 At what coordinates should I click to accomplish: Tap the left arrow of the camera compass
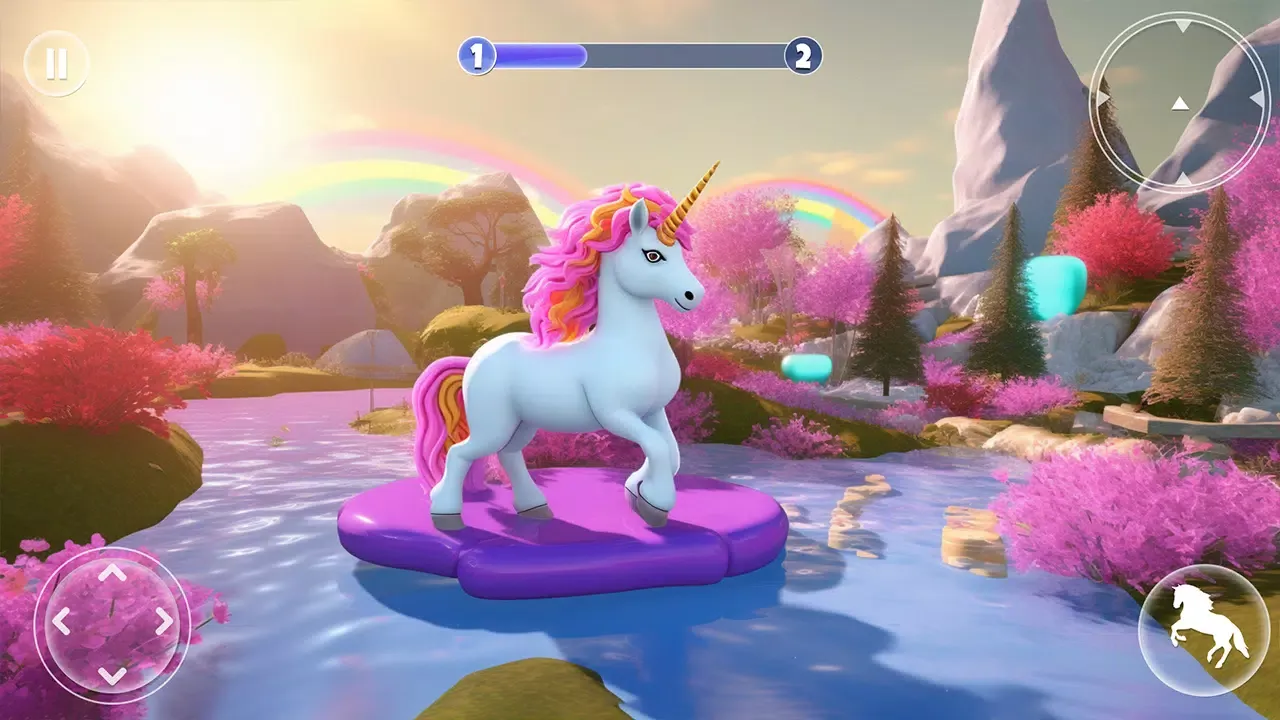point(1105,96)
